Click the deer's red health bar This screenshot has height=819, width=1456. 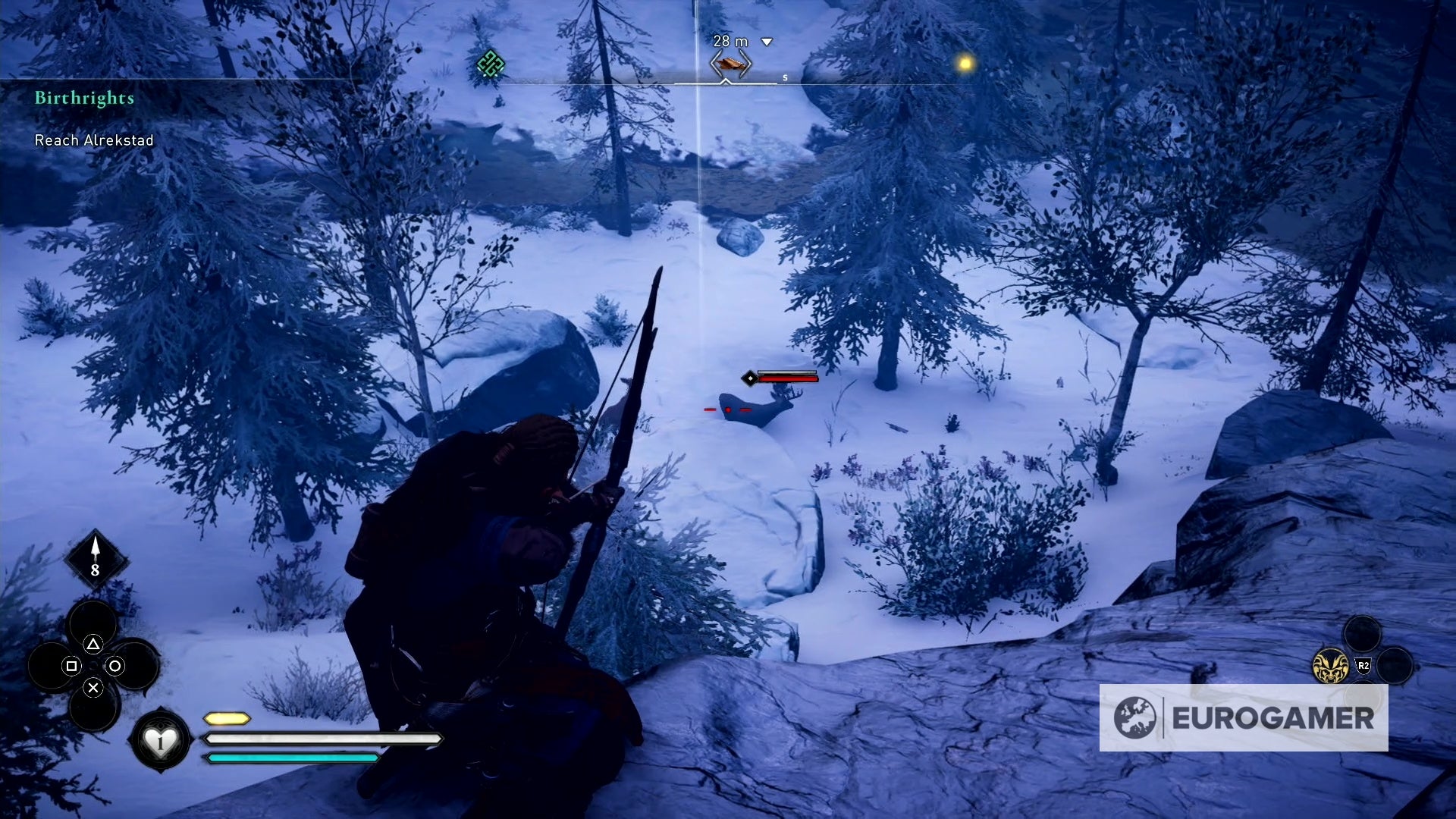[789, 379]
